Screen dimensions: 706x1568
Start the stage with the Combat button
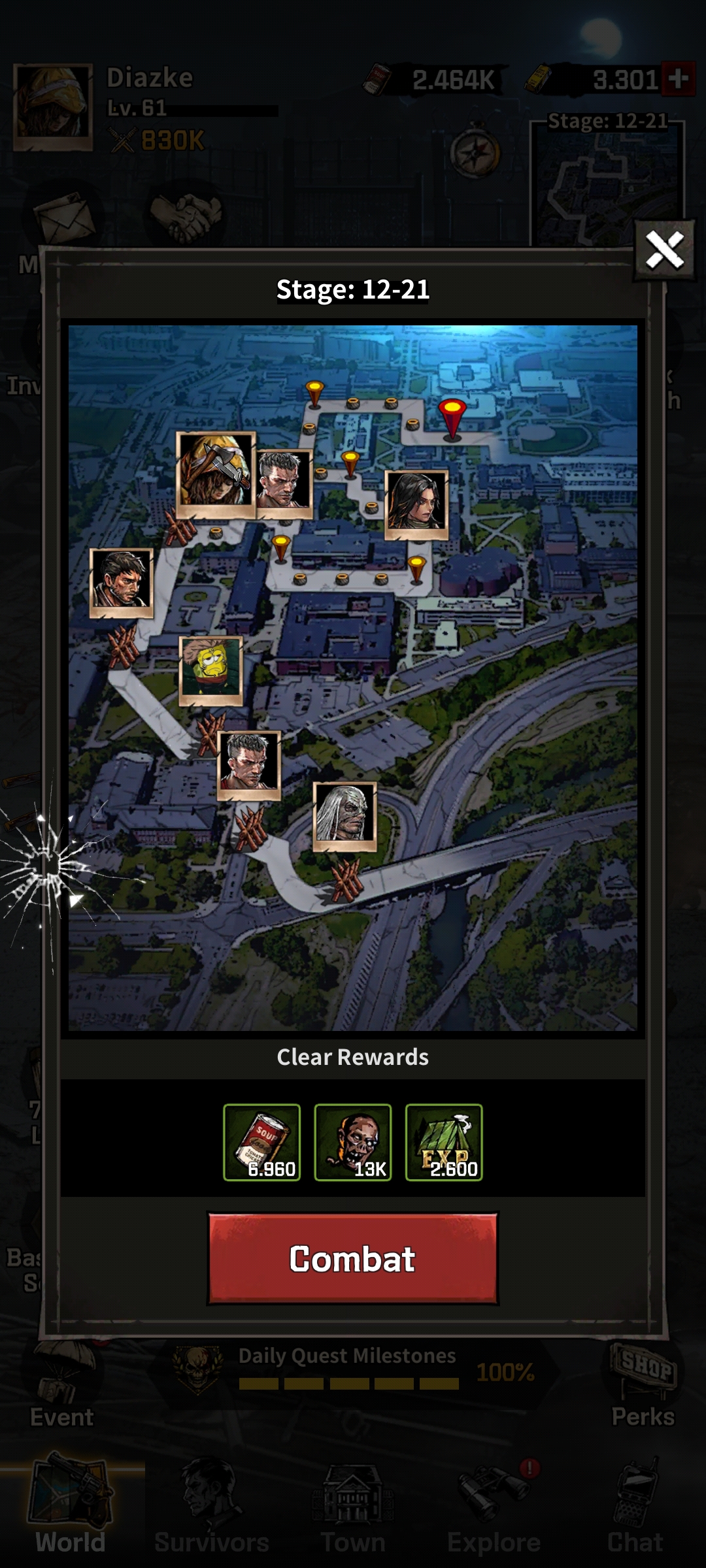pos(353,1259)
